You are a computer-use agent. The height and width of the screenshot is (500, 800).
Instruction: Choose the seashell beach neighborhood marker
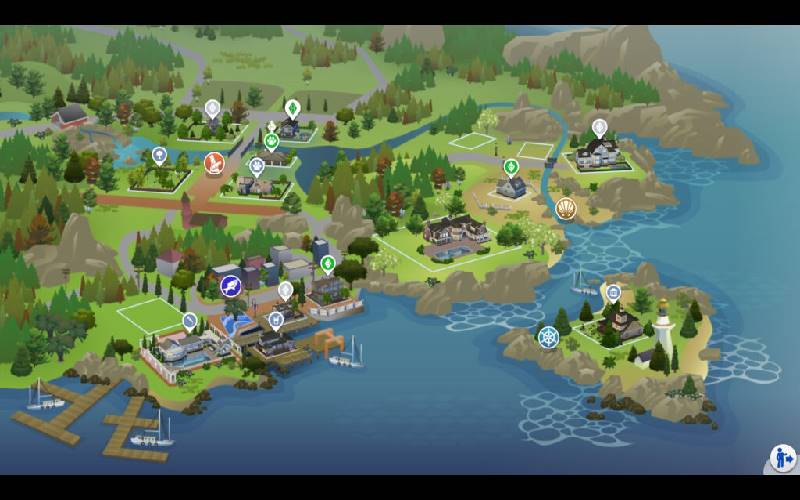coord(566,208)
